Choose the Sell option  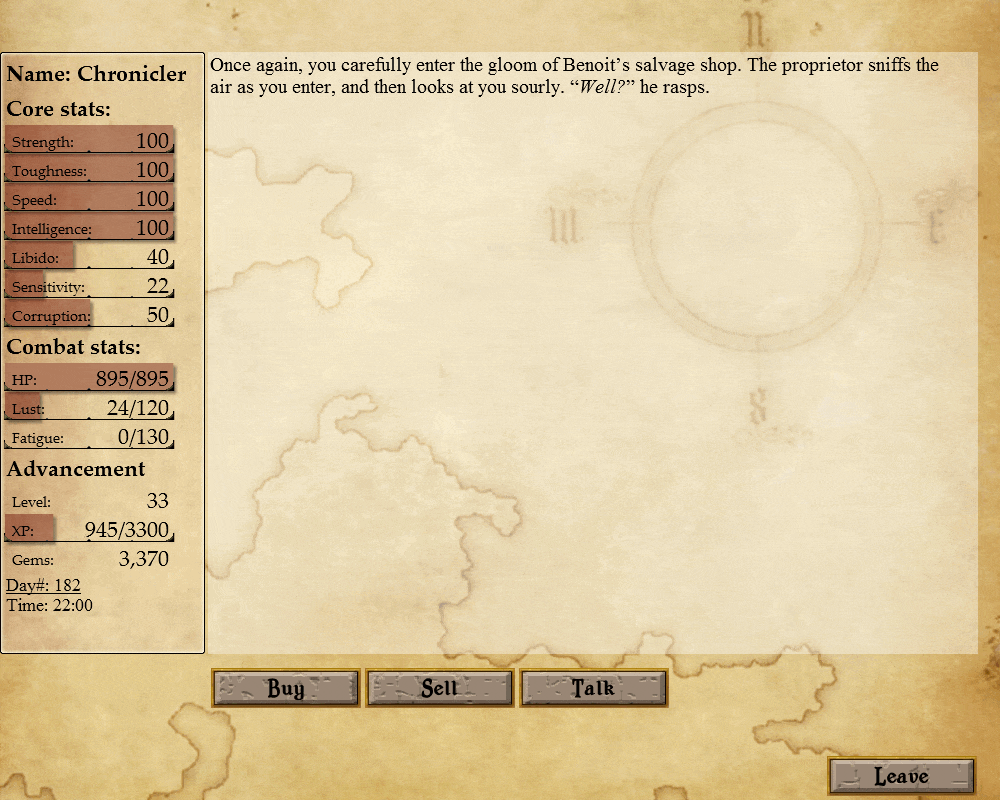coord(440,688)
